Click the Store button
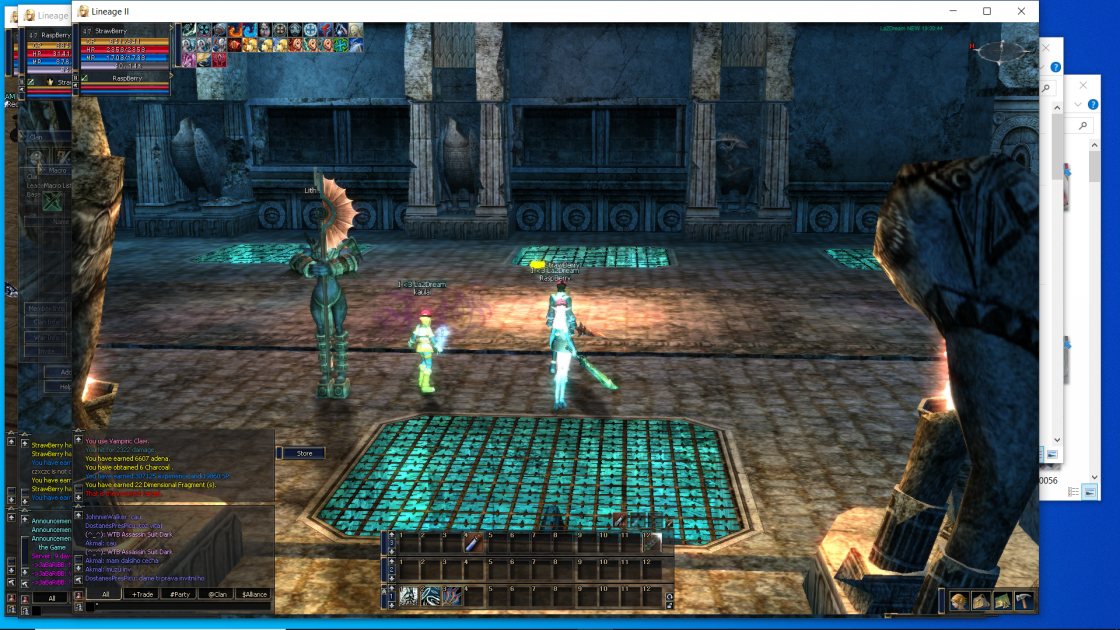Viewport: 1120px width, 630px height. 304,453
